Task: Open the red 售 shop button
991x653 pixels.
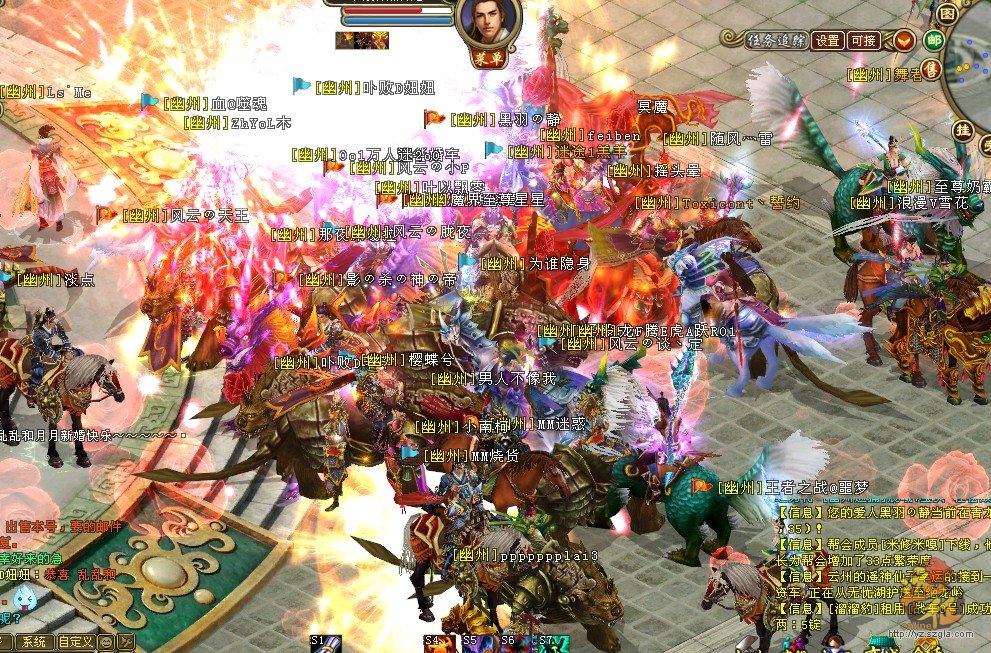Action: [930, 68]
